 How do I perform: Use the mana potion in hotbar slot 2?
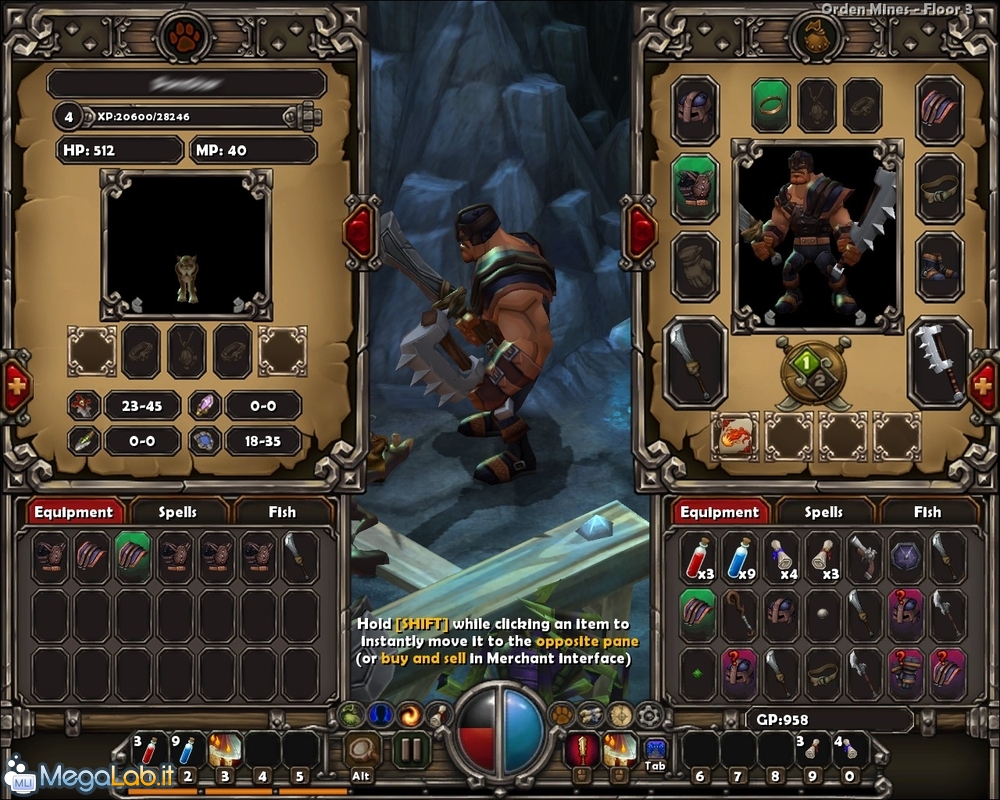pyautogui.click(x=188, y=749)
